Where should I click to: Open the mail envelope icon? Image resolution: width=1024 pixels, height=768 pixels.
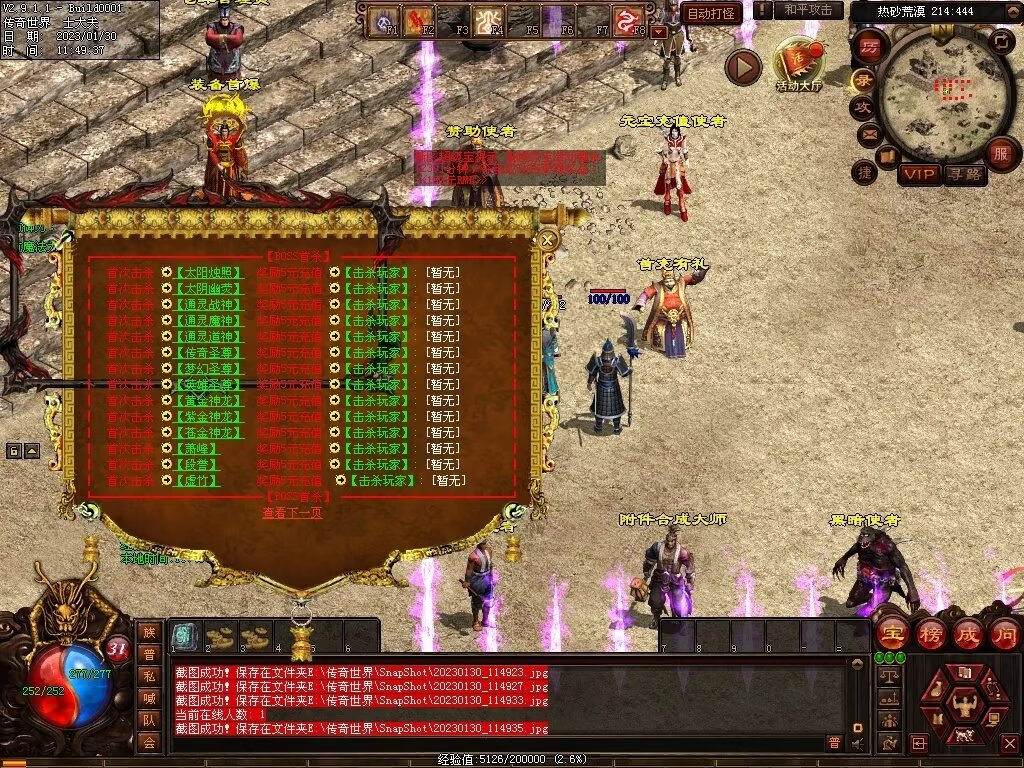pyautogui.click(x=868, y=133)
